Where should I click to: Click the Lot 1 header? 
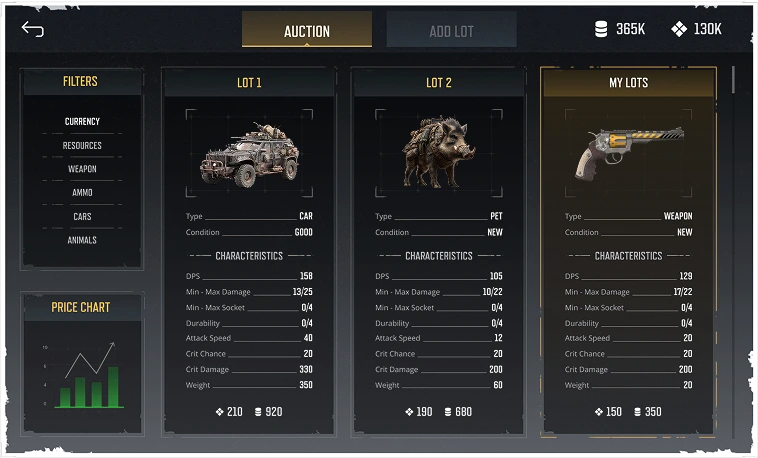[x=249, y=83]
